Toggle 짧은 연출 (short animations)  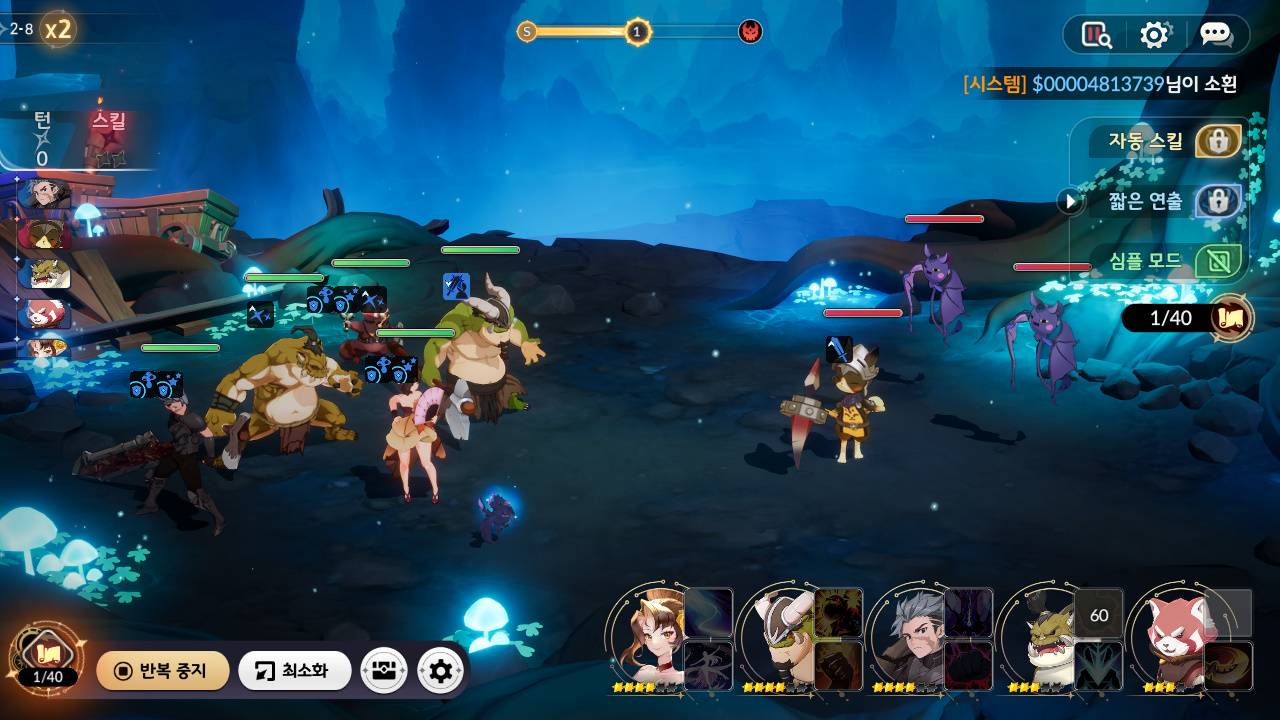click(1217, 201)
